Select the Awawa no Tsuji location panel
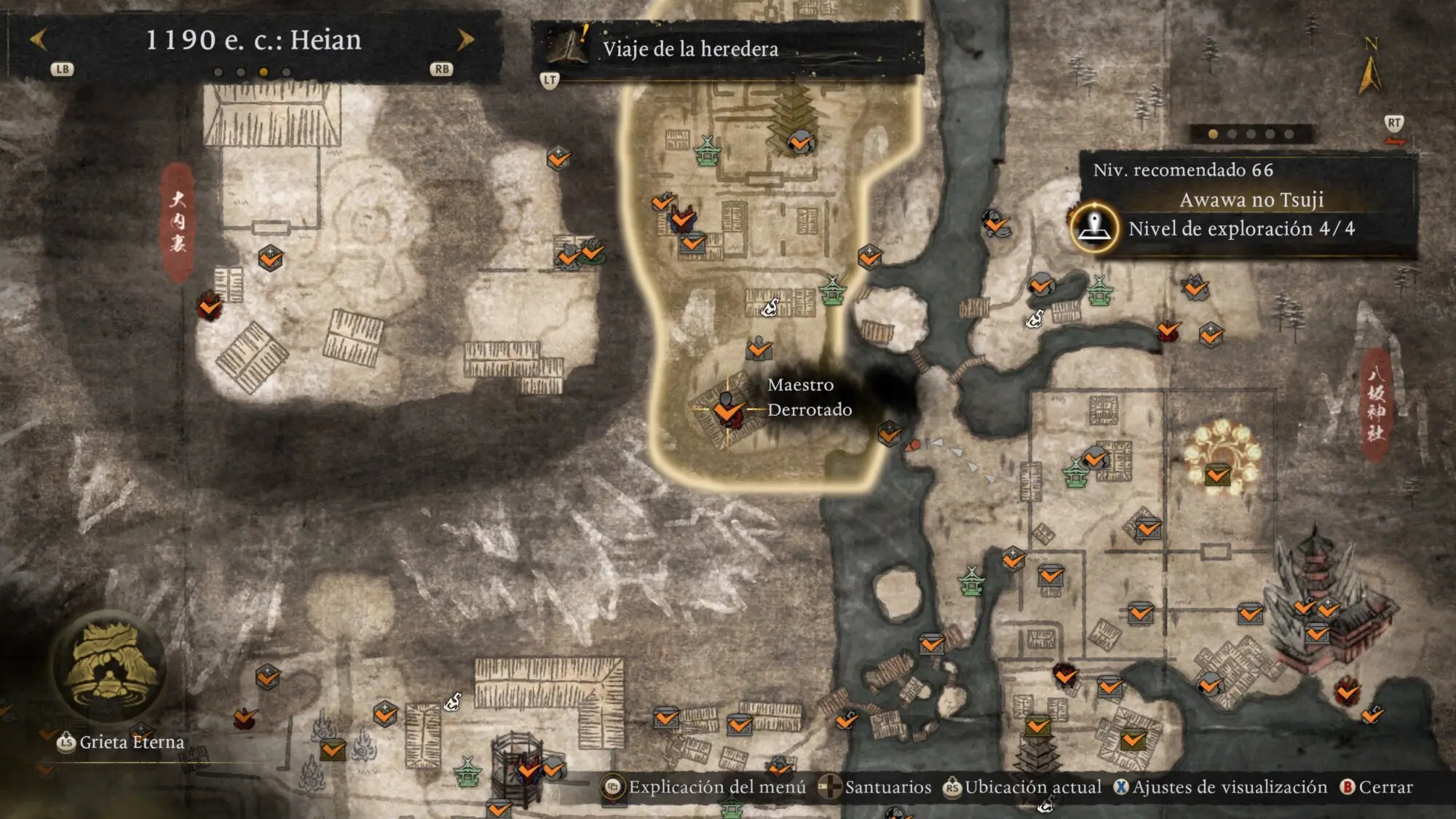This screenshot has height=819, width=1456. 1250,201
